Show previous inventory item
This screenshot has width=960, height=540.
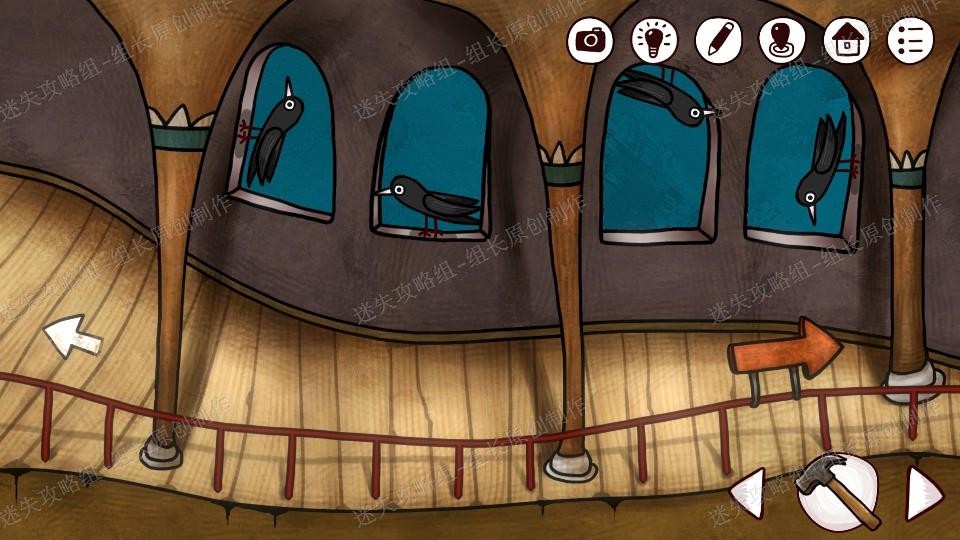pos(748,492)
